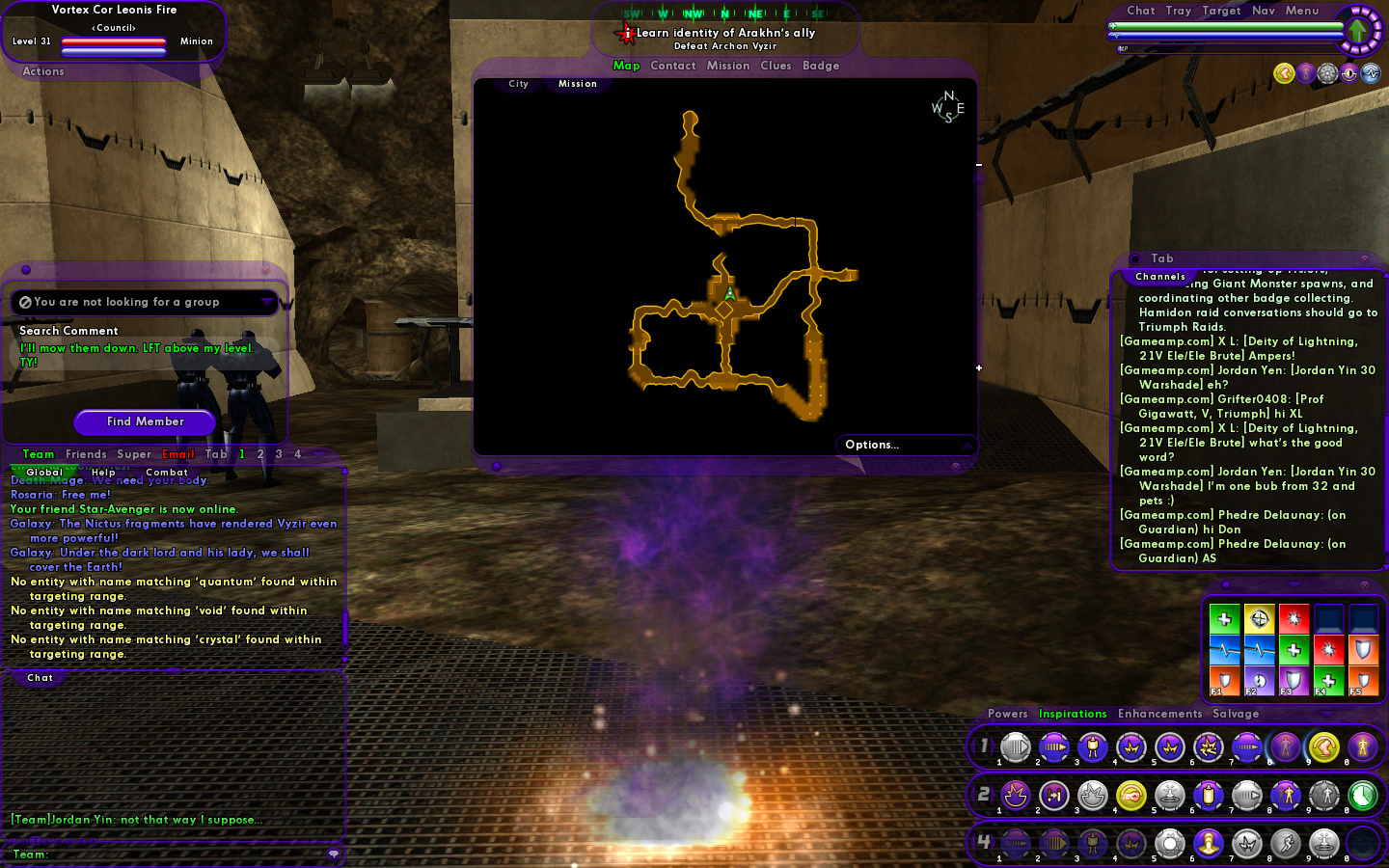Viewport: 1389px width, 868px height.
Task: Open map Options dropdown
Action: point(905,445)
